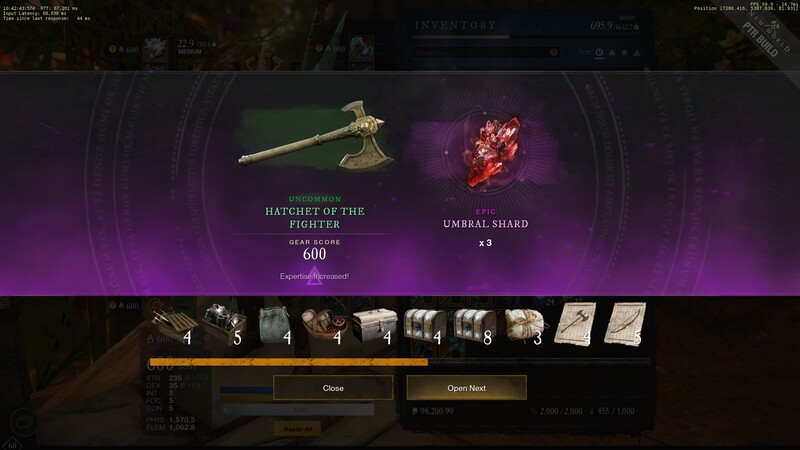
Task: Select the flat iron strongbox stack
Action: pos(375,325)
